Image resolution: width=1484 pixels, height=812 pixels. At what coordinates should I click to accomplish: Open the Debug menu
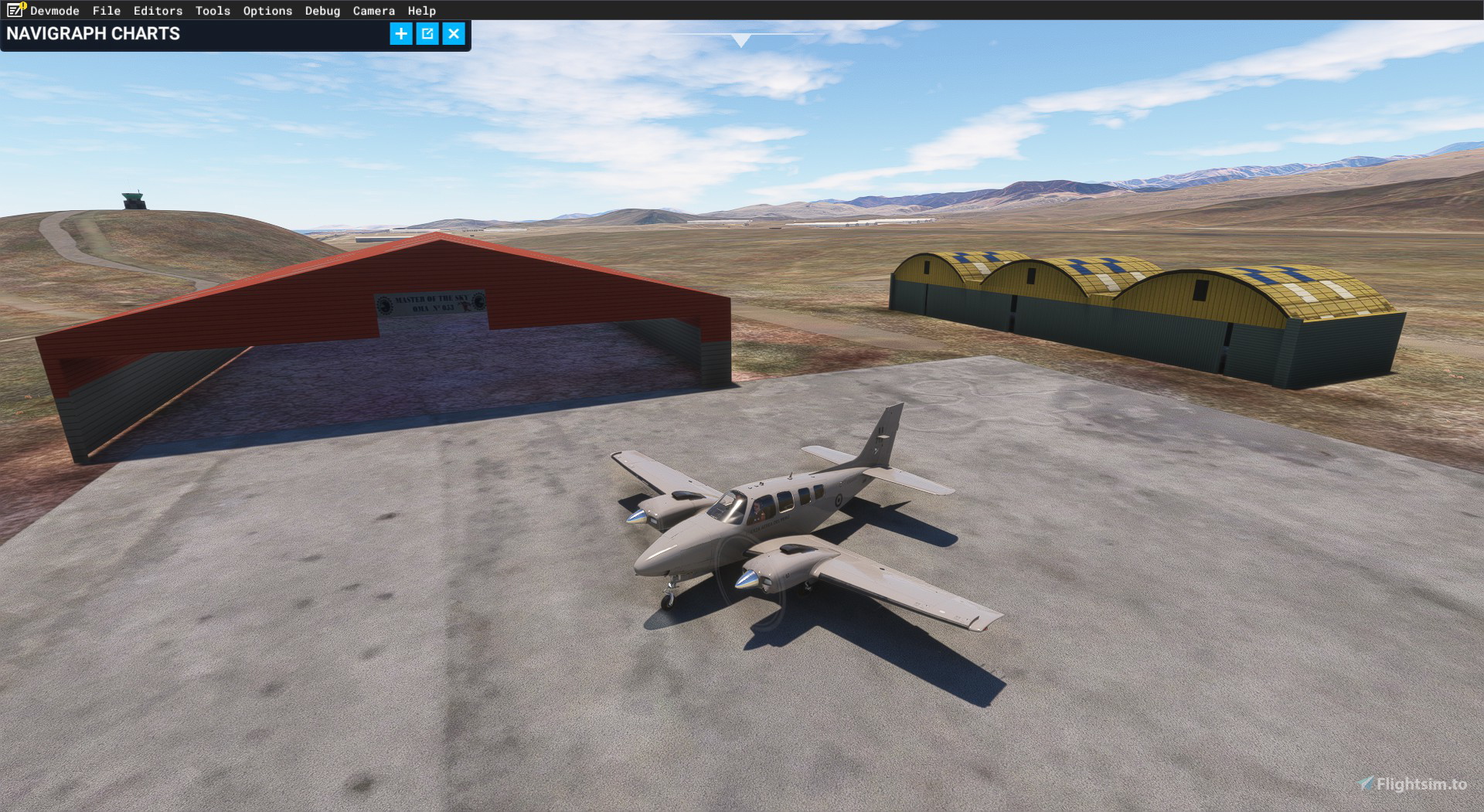(322, 11)
